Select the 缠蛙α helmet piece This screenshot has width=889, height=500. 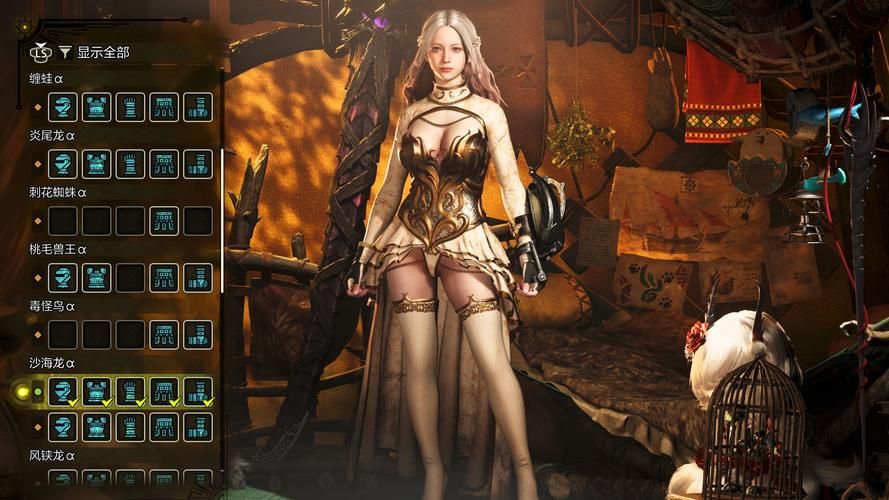[x=62, y=107]
